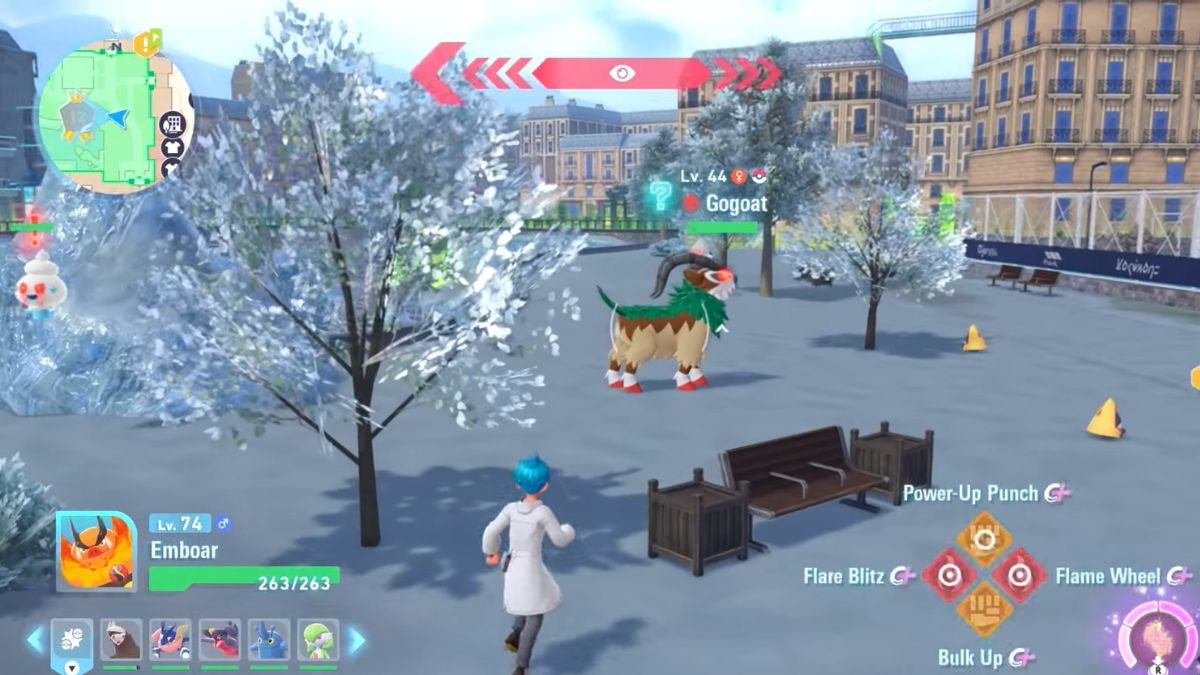This screenshot has height=675, width=1200.
Task: Click the party bar's left arrow
Action: click(35, 640)
